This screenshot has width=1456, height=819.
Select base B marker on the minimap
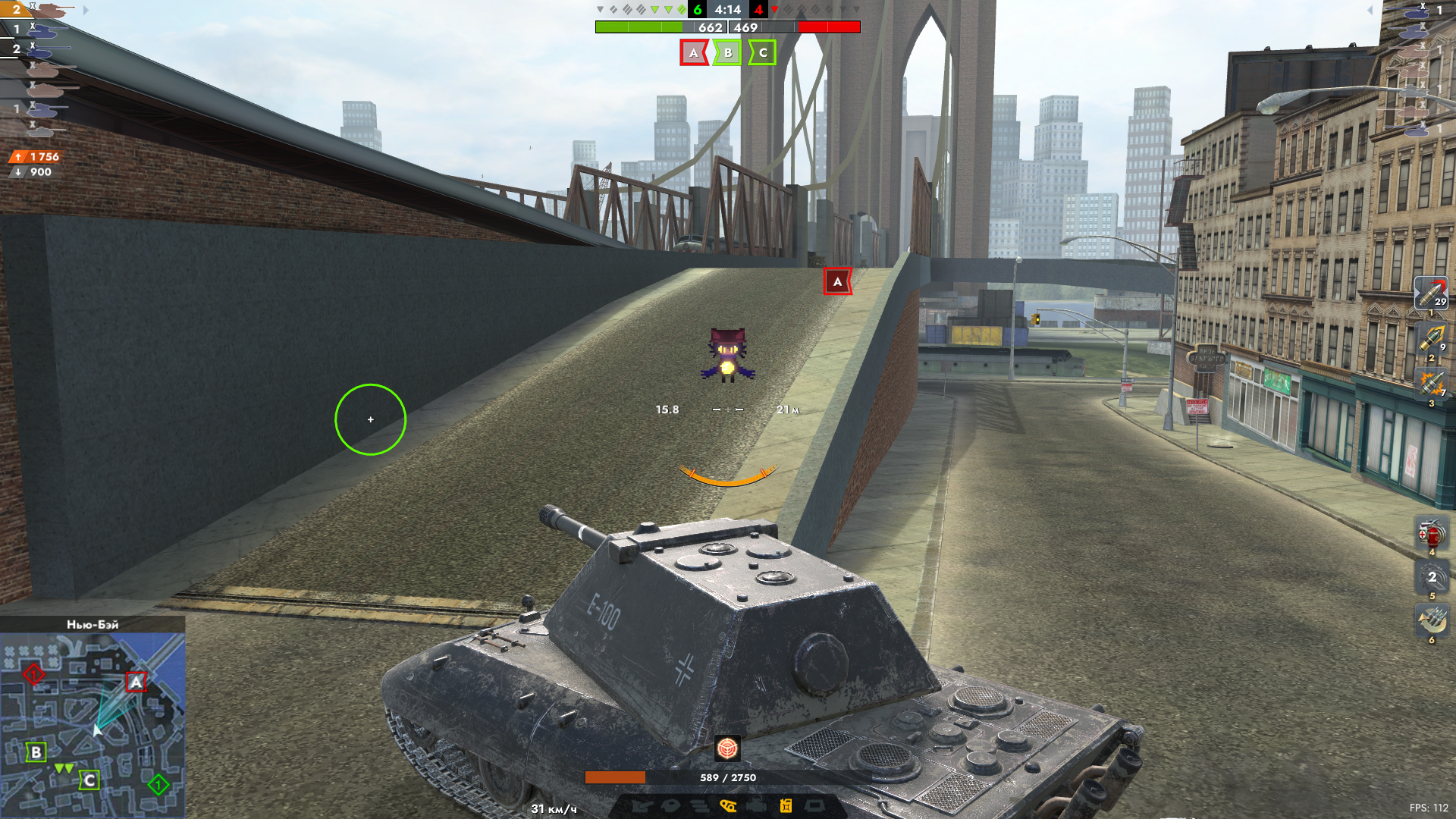tap(36, 752)
